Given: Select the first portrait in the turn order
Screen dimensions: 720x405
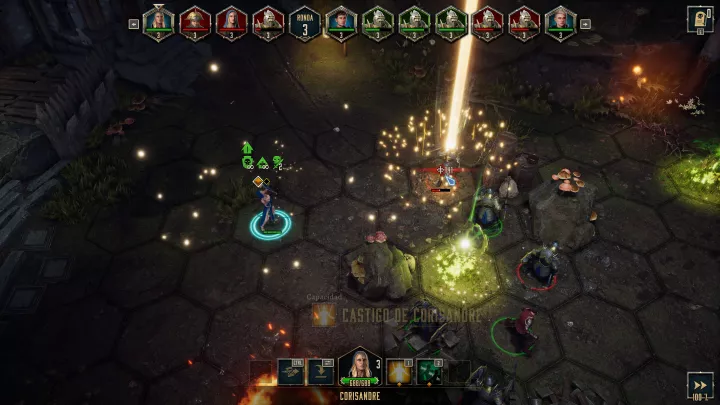Looking at the screenshot, I should pos(158,22).
